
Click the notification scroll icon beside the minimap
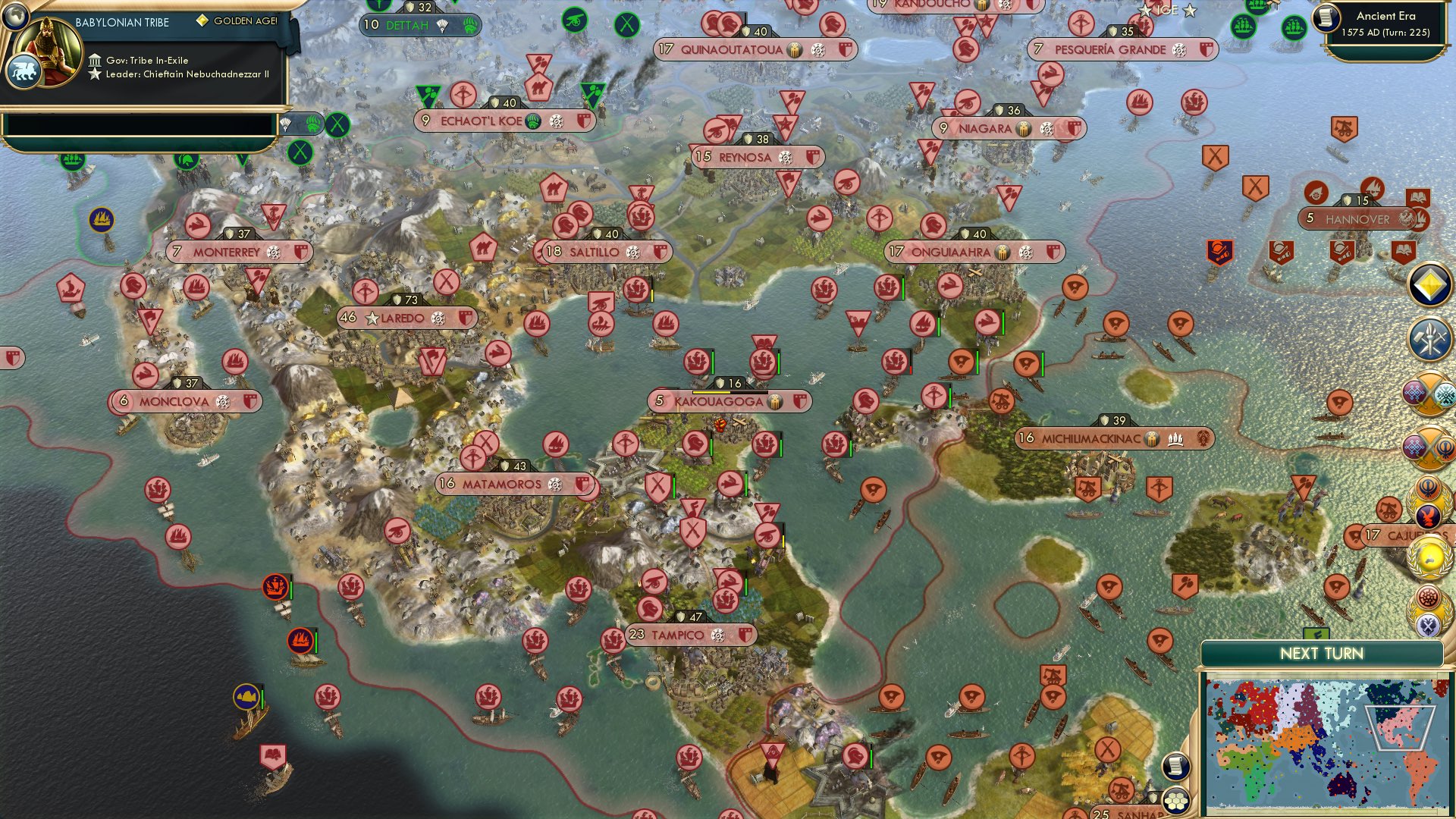coord(1177,767)
